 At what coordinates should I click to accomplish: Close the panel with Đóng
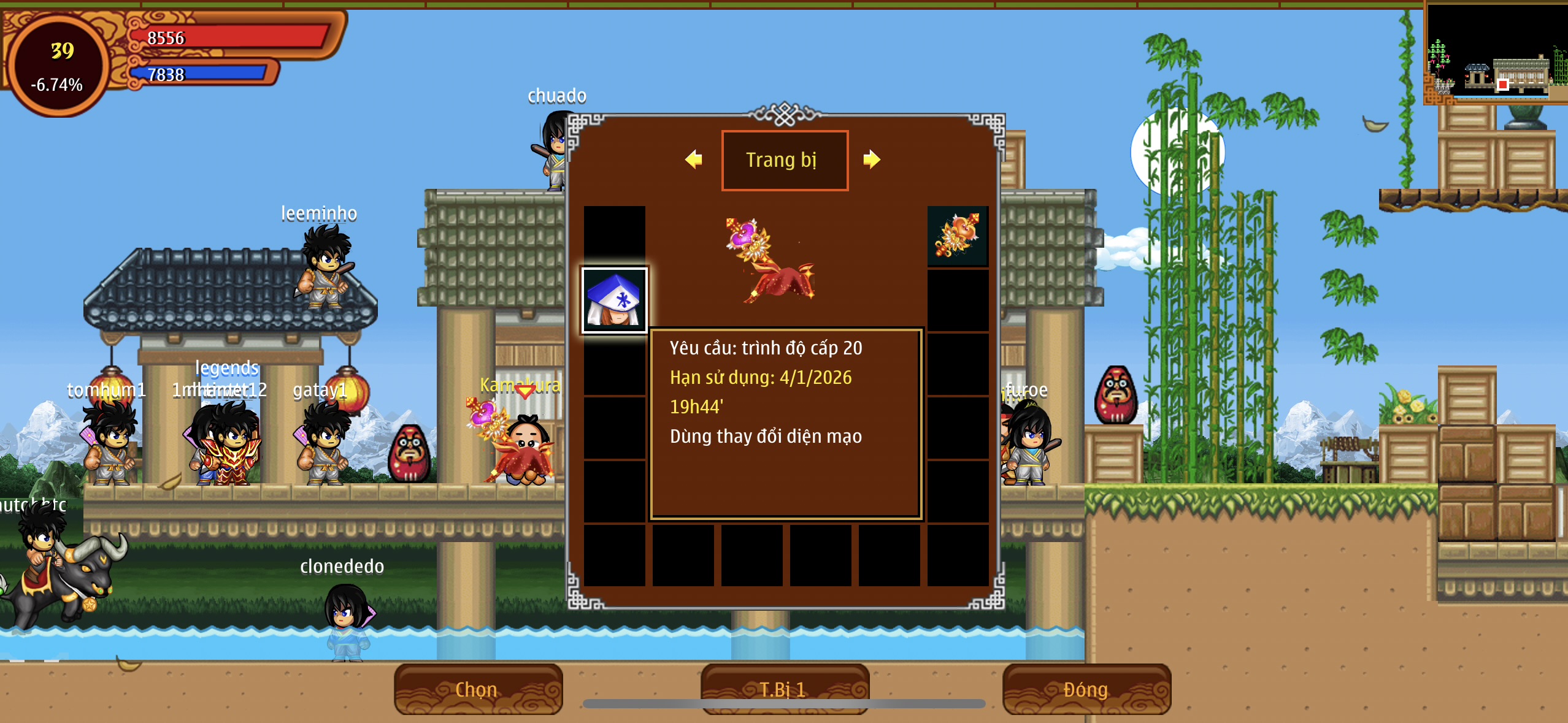pos(1086,689)
